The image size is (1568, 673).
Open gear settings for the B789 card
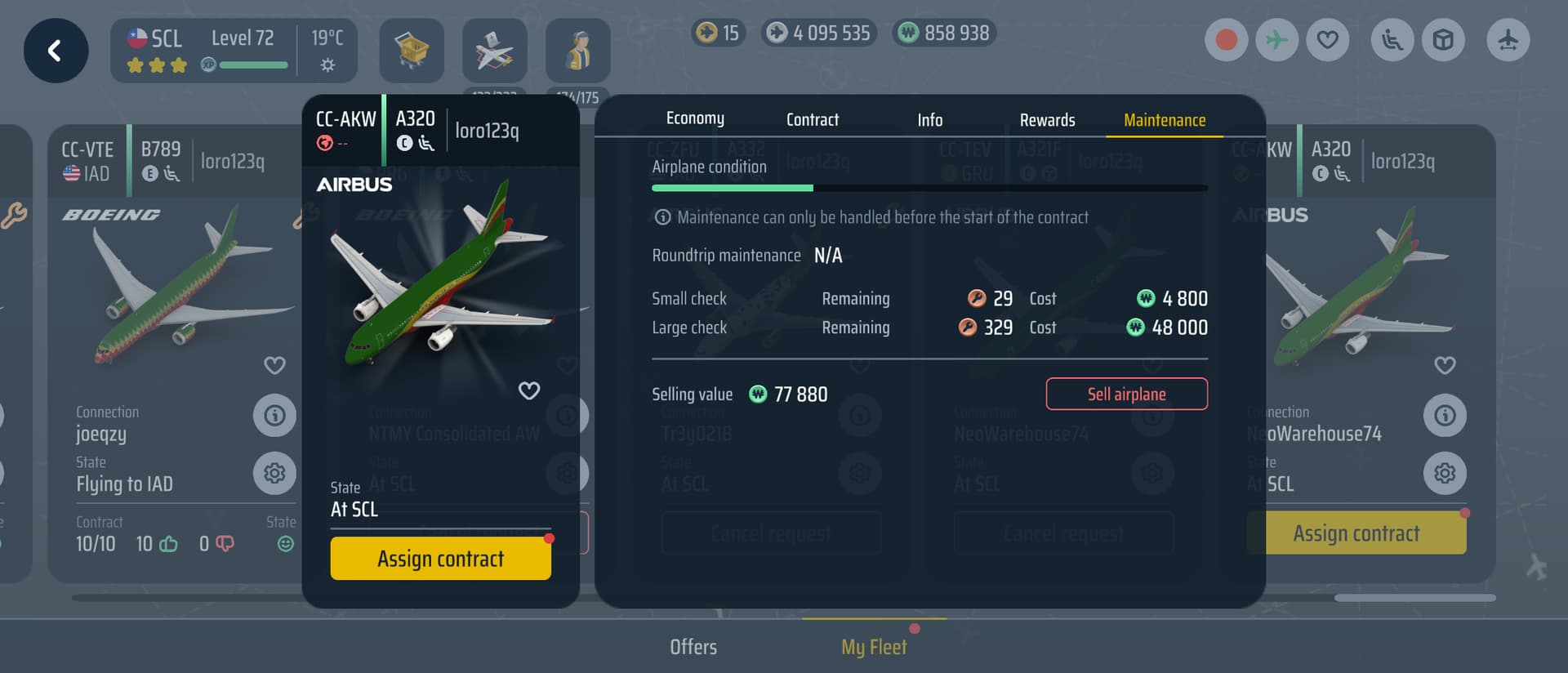tap(274, 473)
